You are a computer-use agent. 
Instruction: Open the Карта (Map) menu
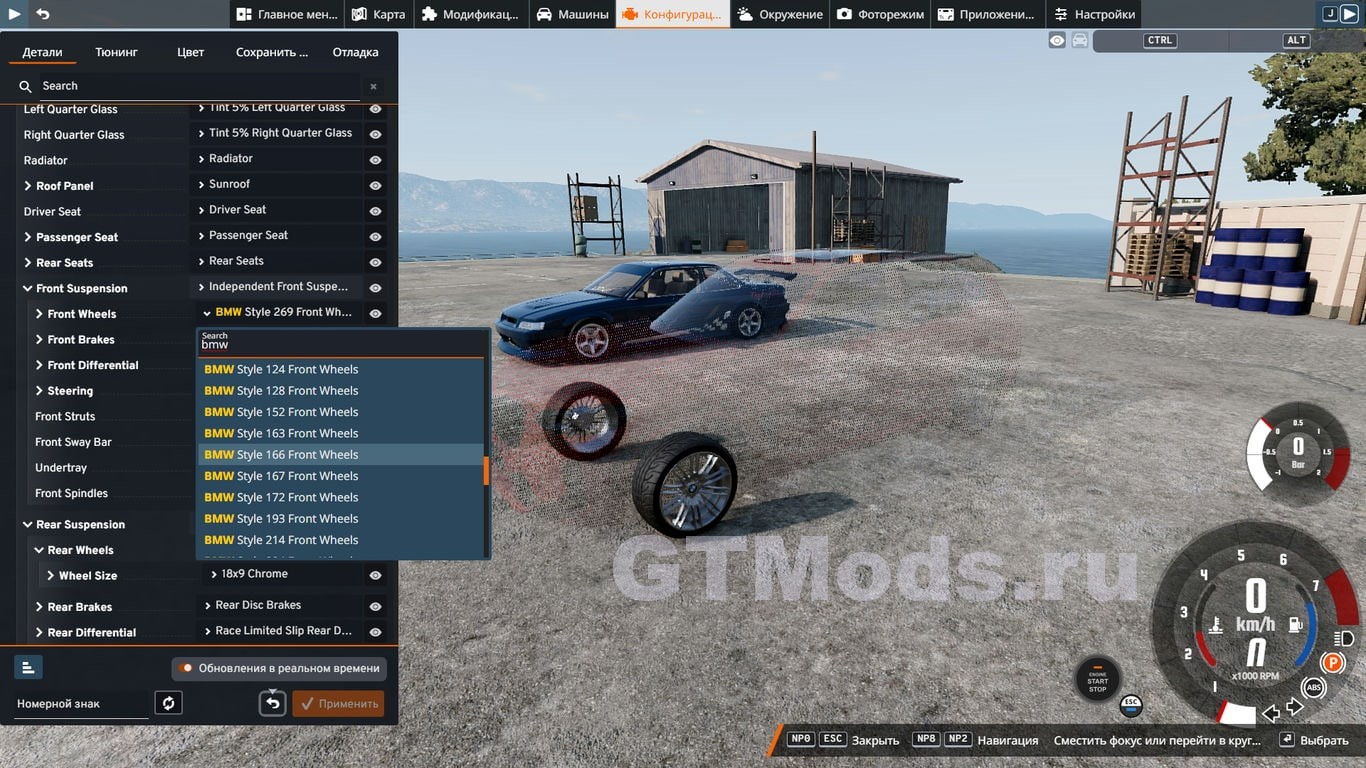(x=378, y=14)
